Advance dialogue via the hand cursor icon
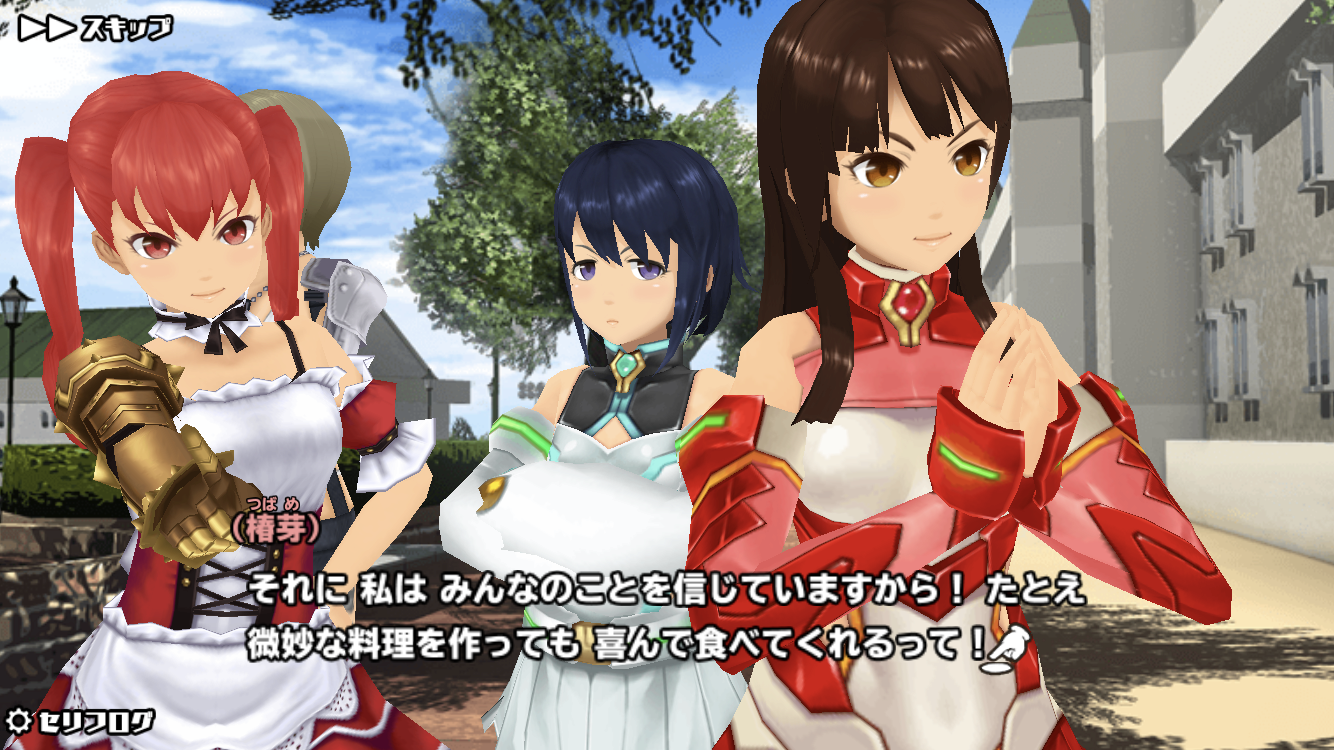The image size is (1334, 750). pyautogui.click(x=1006, y=646)
